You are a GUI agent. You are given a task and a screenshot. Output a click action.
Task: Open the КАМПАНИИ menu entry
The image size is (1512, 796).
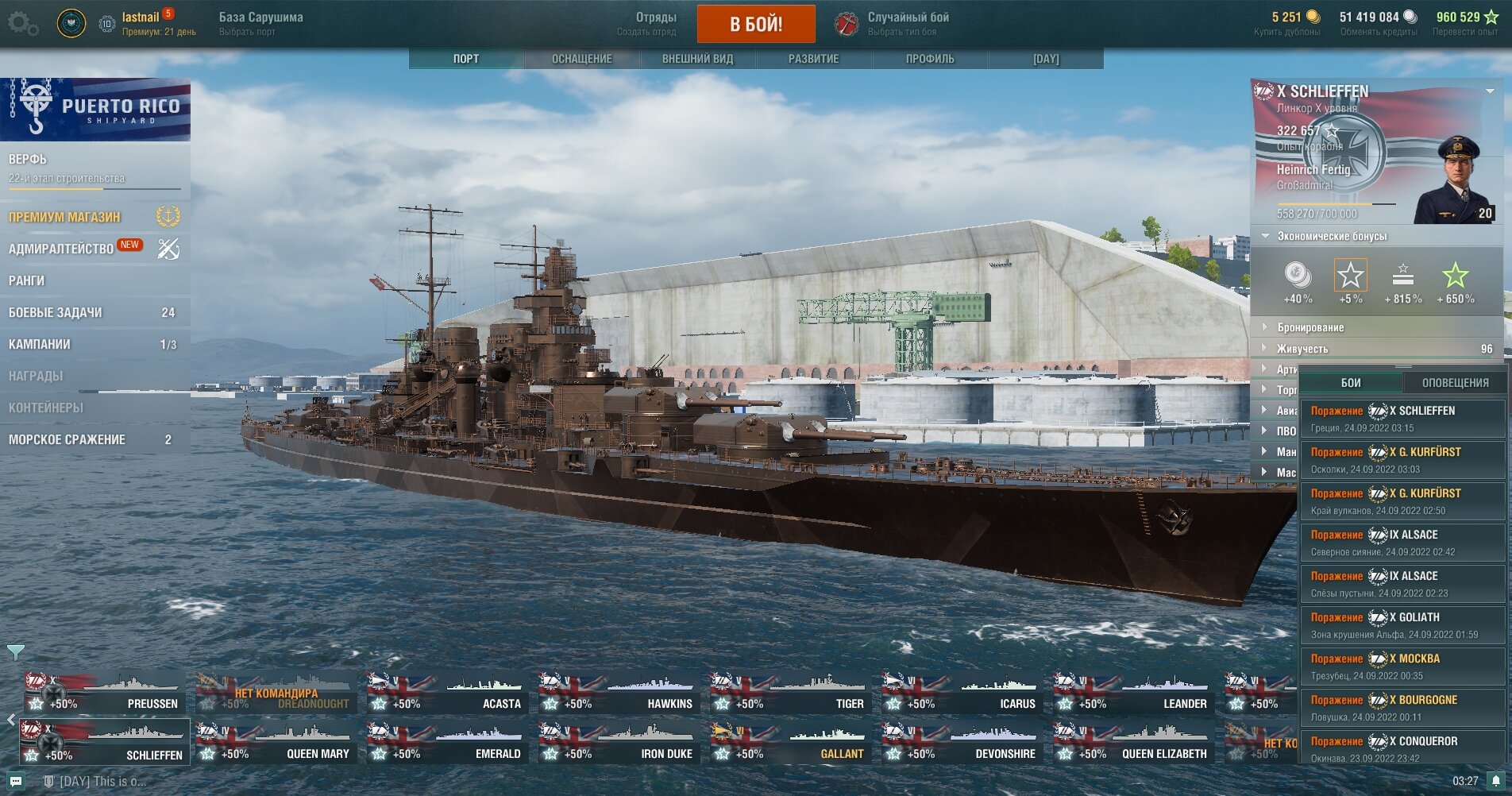[40, 344]
